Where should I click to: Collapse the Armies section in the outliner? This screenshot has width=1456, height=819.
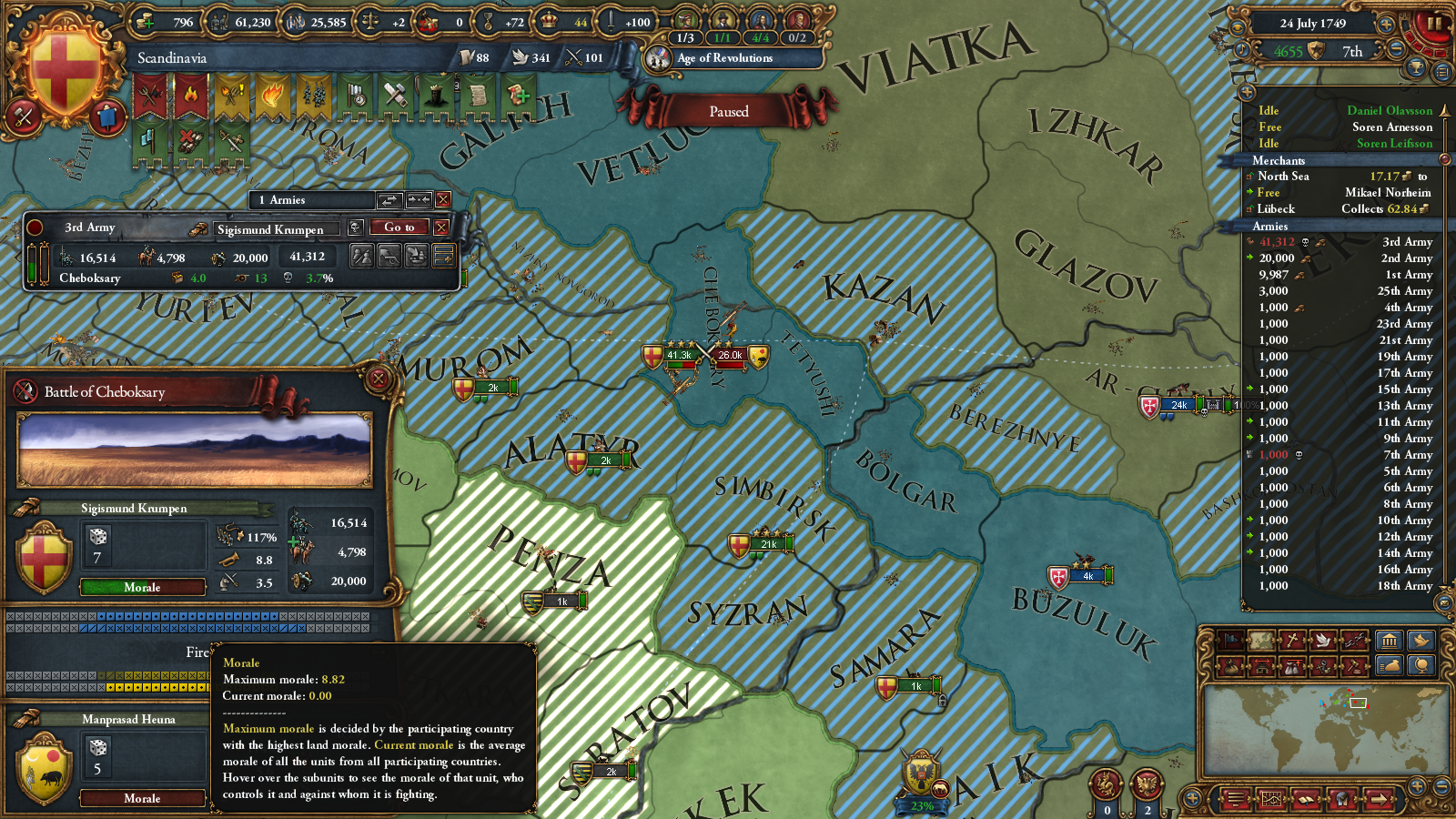coord(1269,226)
